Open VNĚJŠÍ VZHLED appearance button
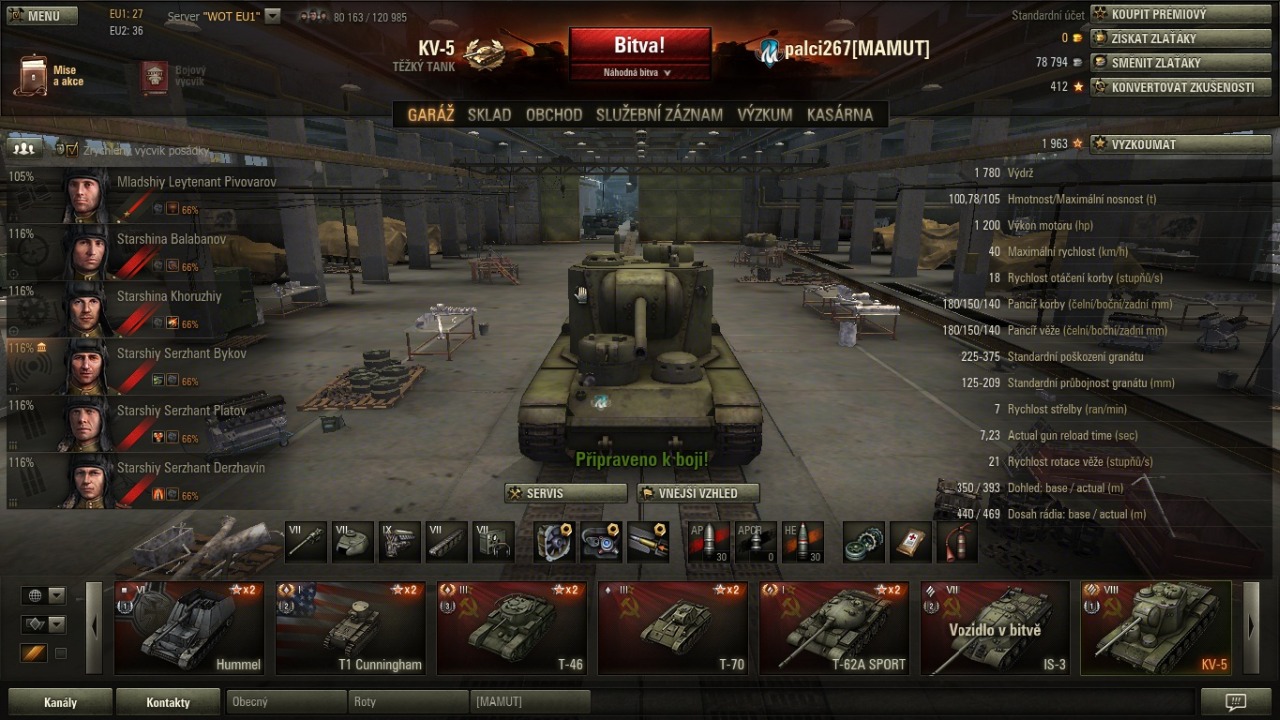Image resolution: width=1280 pixels, height=720 pixels. (698, 493)
